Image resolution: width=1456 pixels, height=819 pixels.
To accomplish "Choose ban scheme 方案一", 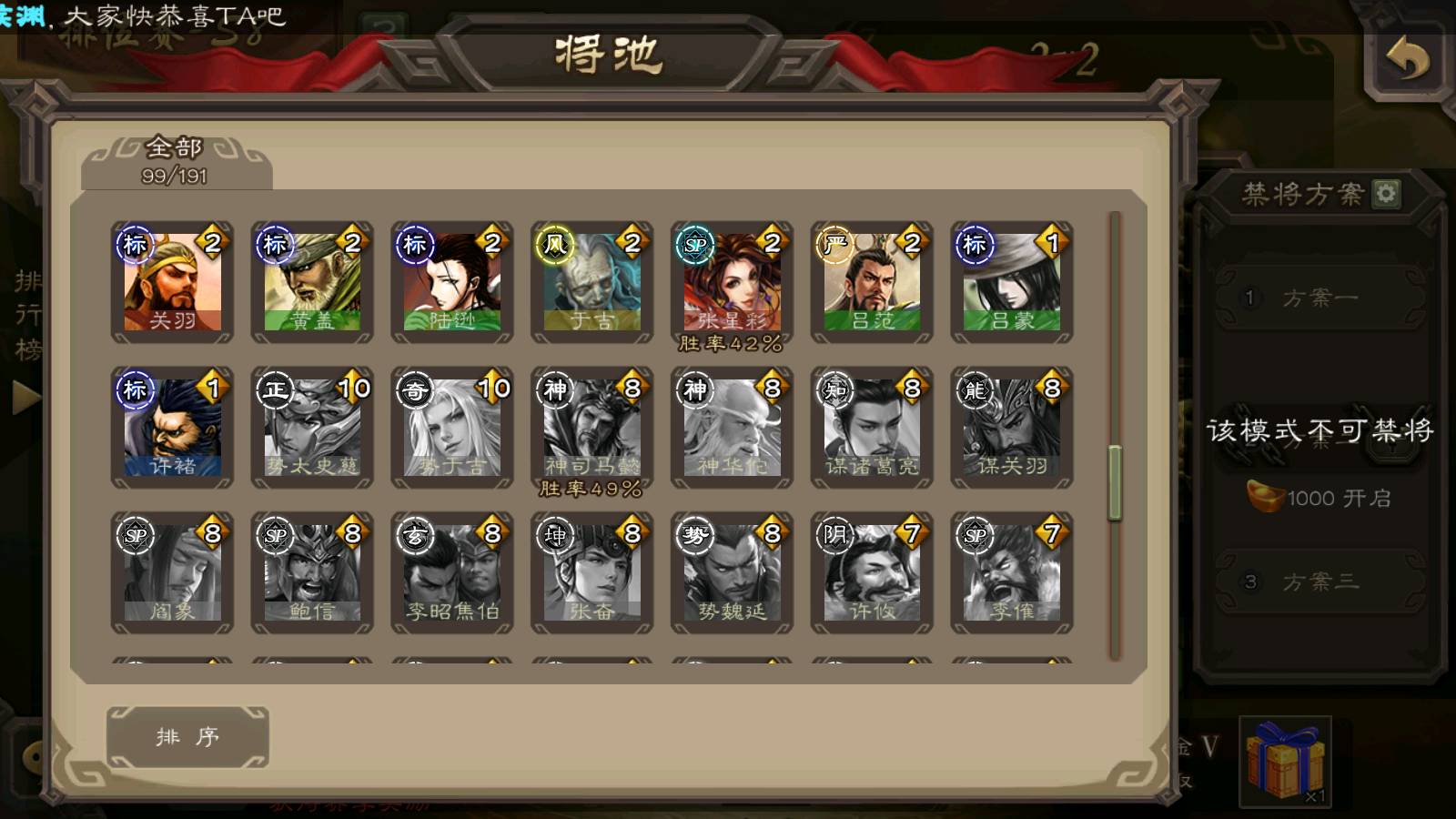I will pos(1319,298).
